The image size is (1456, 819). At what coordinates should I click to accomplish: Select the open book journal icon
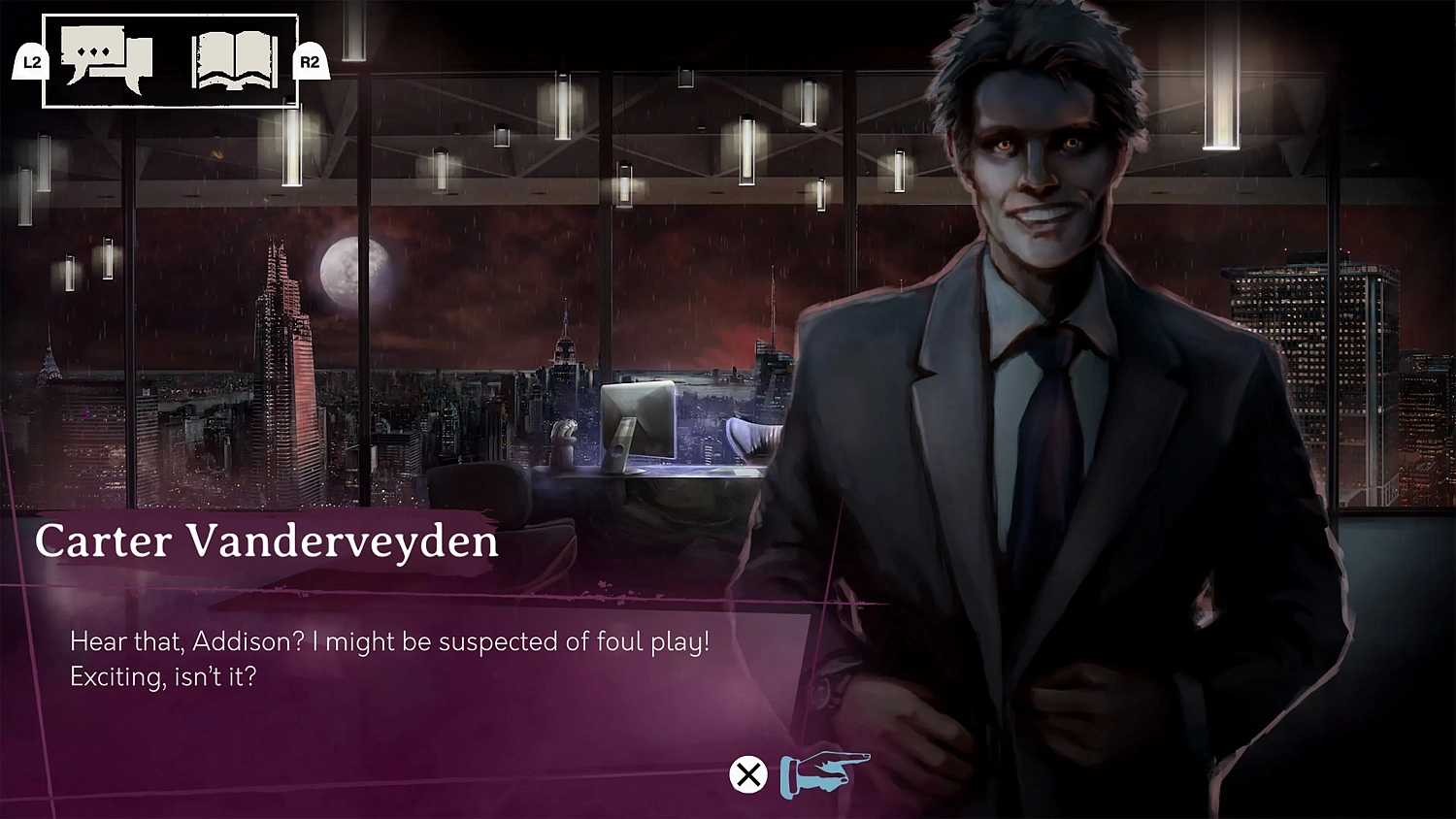[233, 58]
